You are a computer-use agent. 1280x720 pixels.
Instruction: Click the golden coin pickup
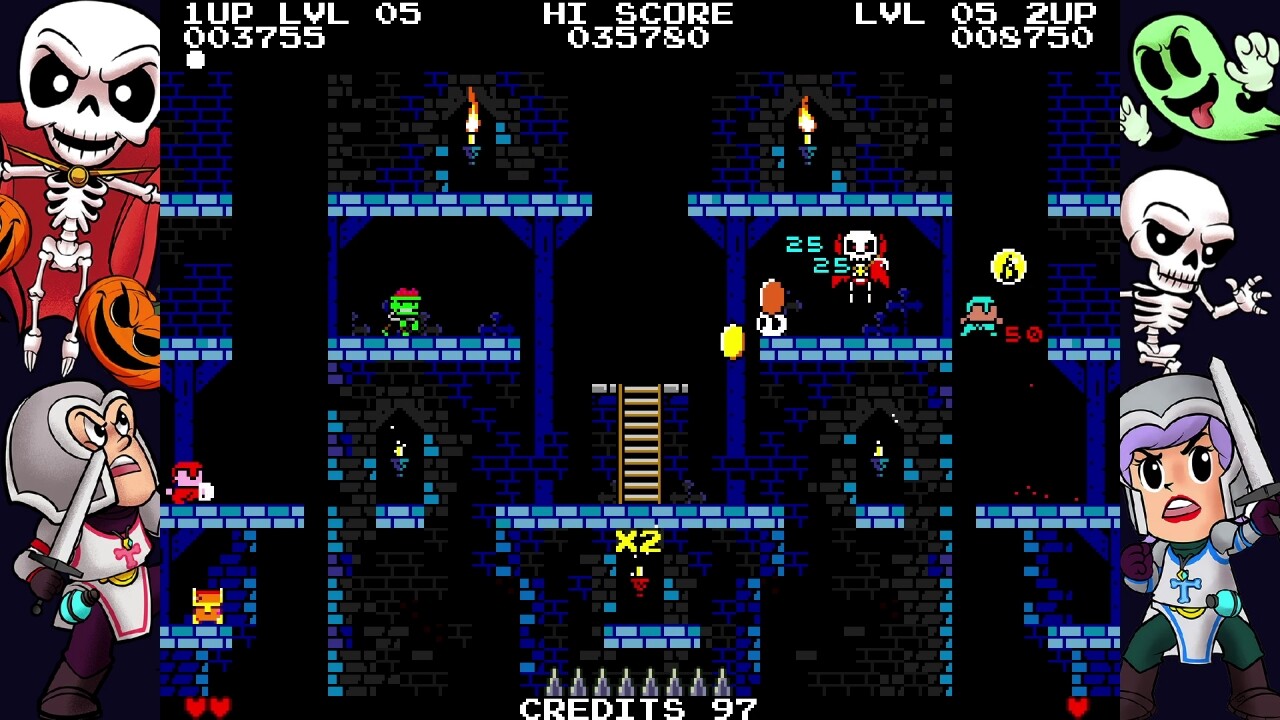(x=731, y=341)
